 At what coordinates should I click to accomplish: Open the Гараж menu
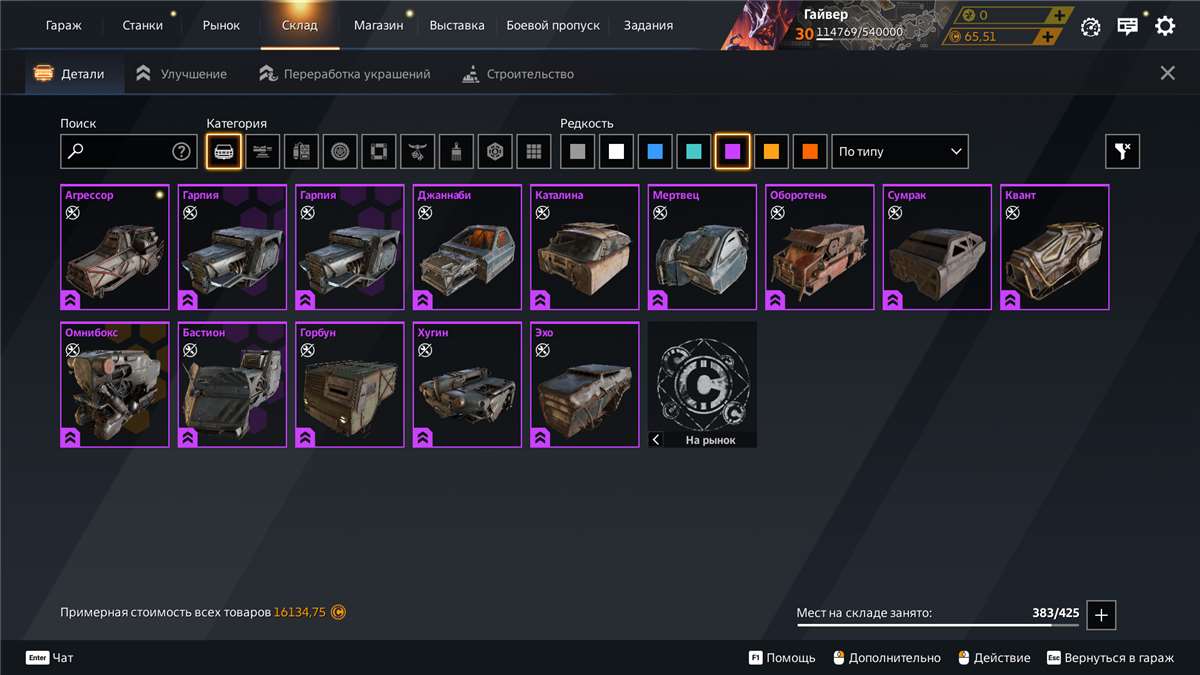(x=63, y=25)
